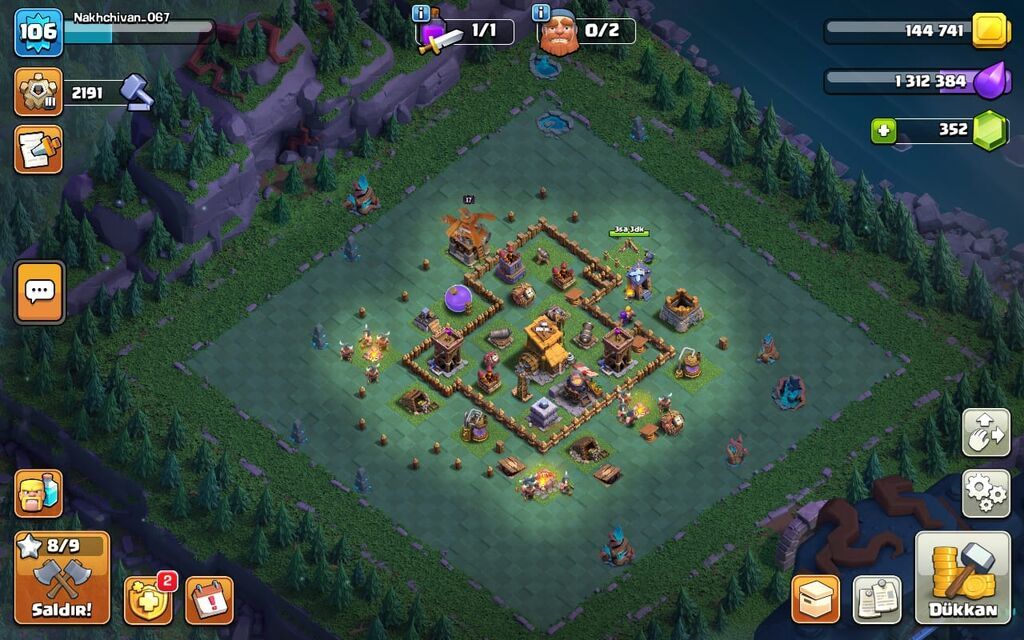Open the golden shield button with badge 2
1024x640 pixels.
[x=148, y=600]
